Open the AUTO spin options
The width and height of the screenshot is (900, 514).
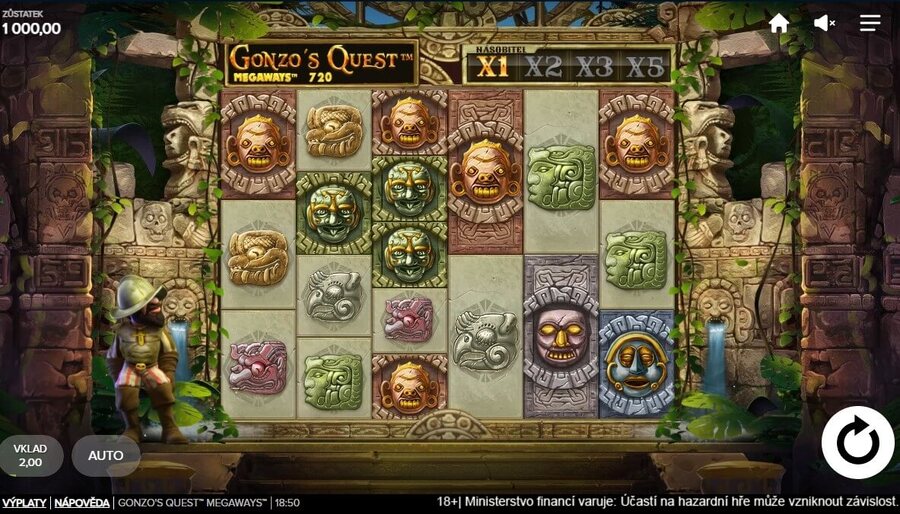(106, 456)
